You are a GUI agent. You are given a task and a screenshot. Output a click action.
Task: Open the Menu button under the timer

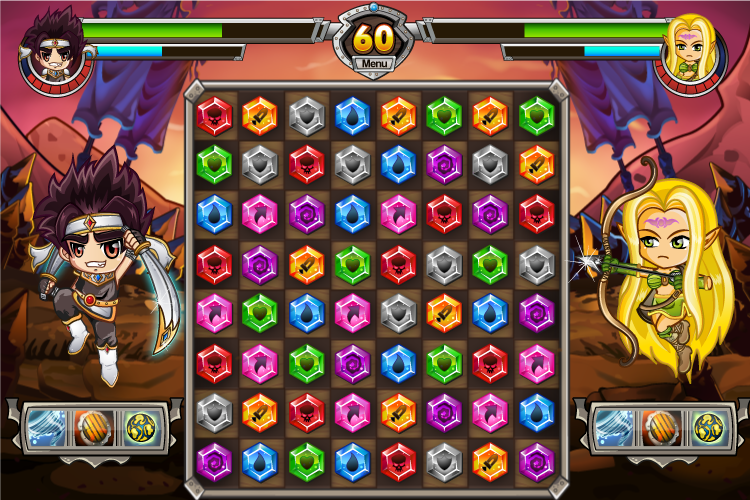(x=375, y=64)
